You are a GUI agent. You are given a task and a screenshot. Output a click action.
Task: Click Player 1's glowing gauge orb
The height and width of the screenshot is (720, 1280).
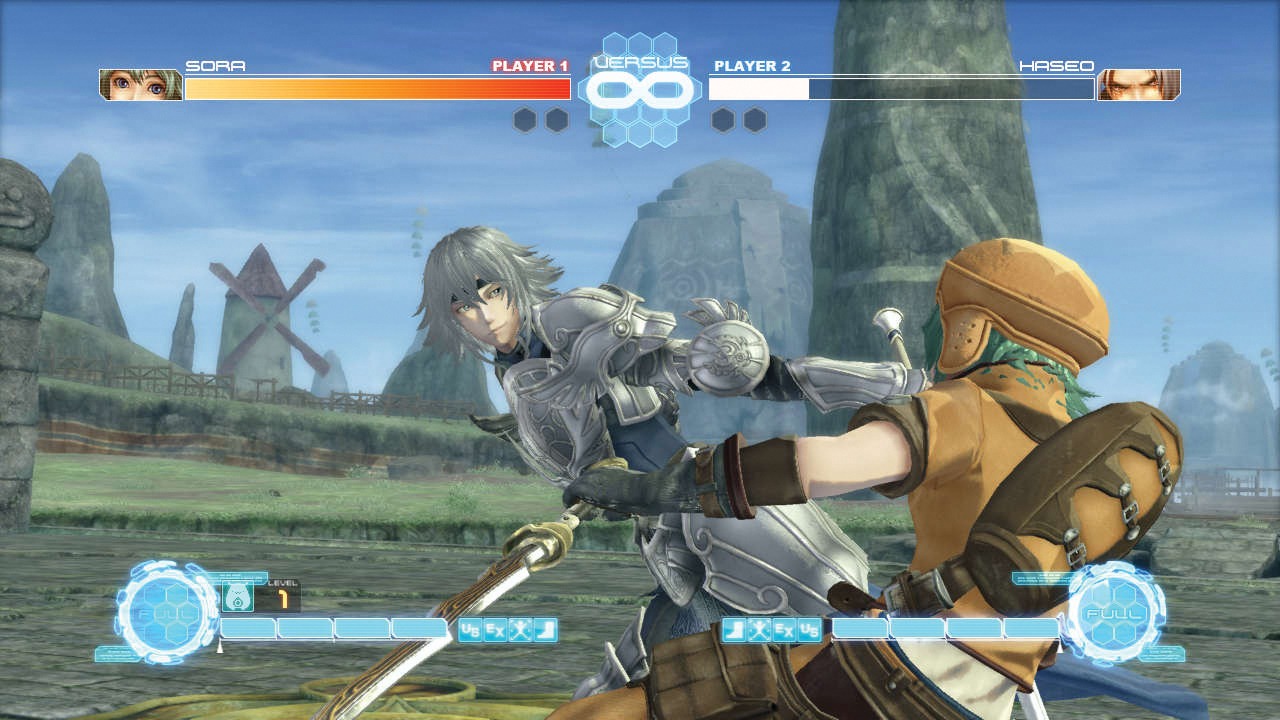click(166, 612)
